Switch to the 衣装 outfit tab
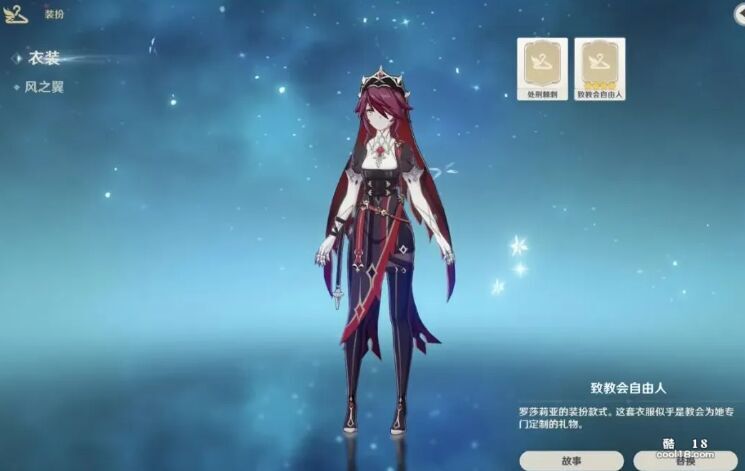This screenshot has width=745, height=471. pyautogui.click(x=45, y=59)
